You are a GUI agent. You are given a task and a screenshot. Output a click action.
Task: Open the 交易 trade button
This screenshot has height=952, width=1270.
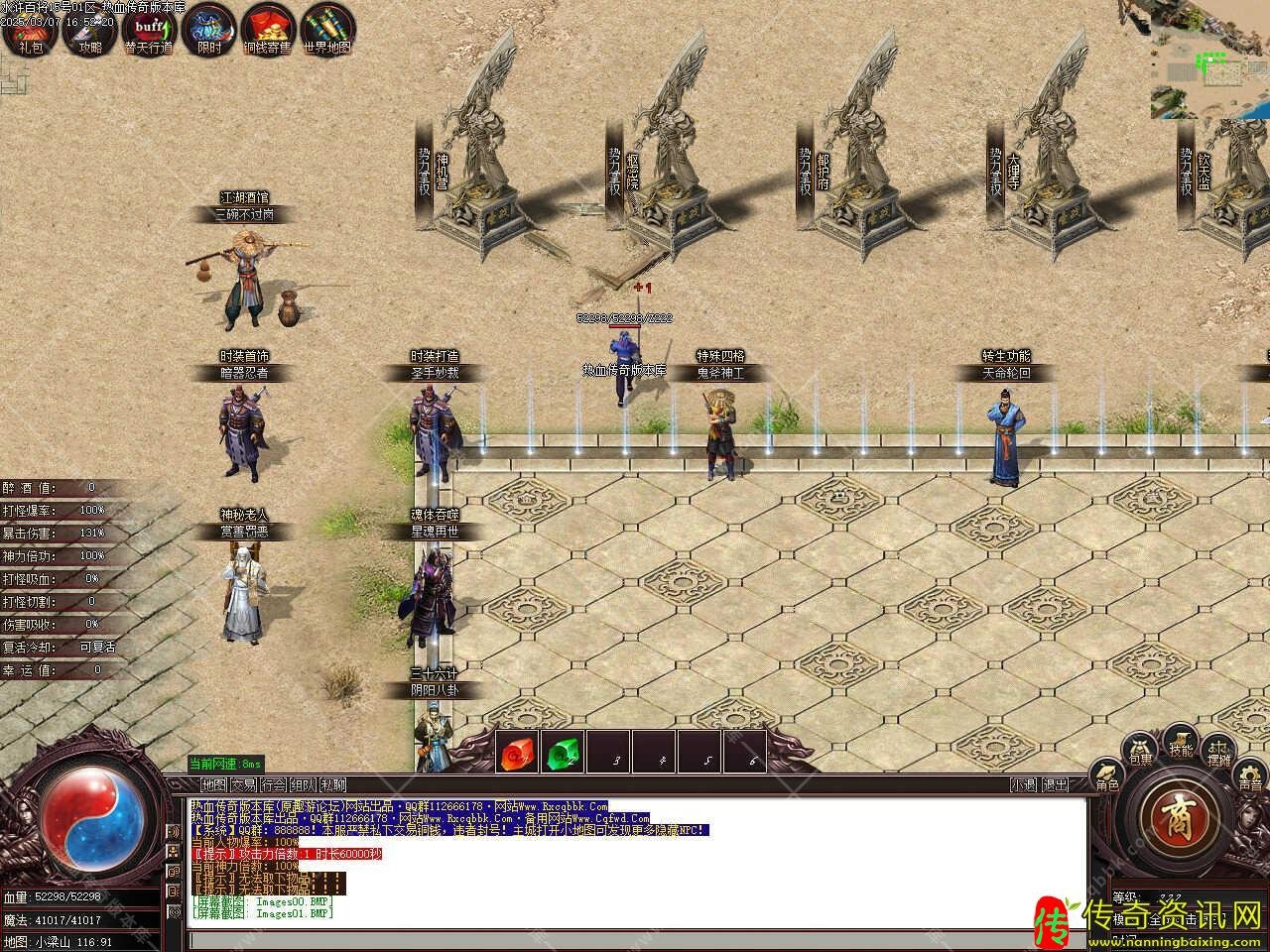click(x=244, y=784)
